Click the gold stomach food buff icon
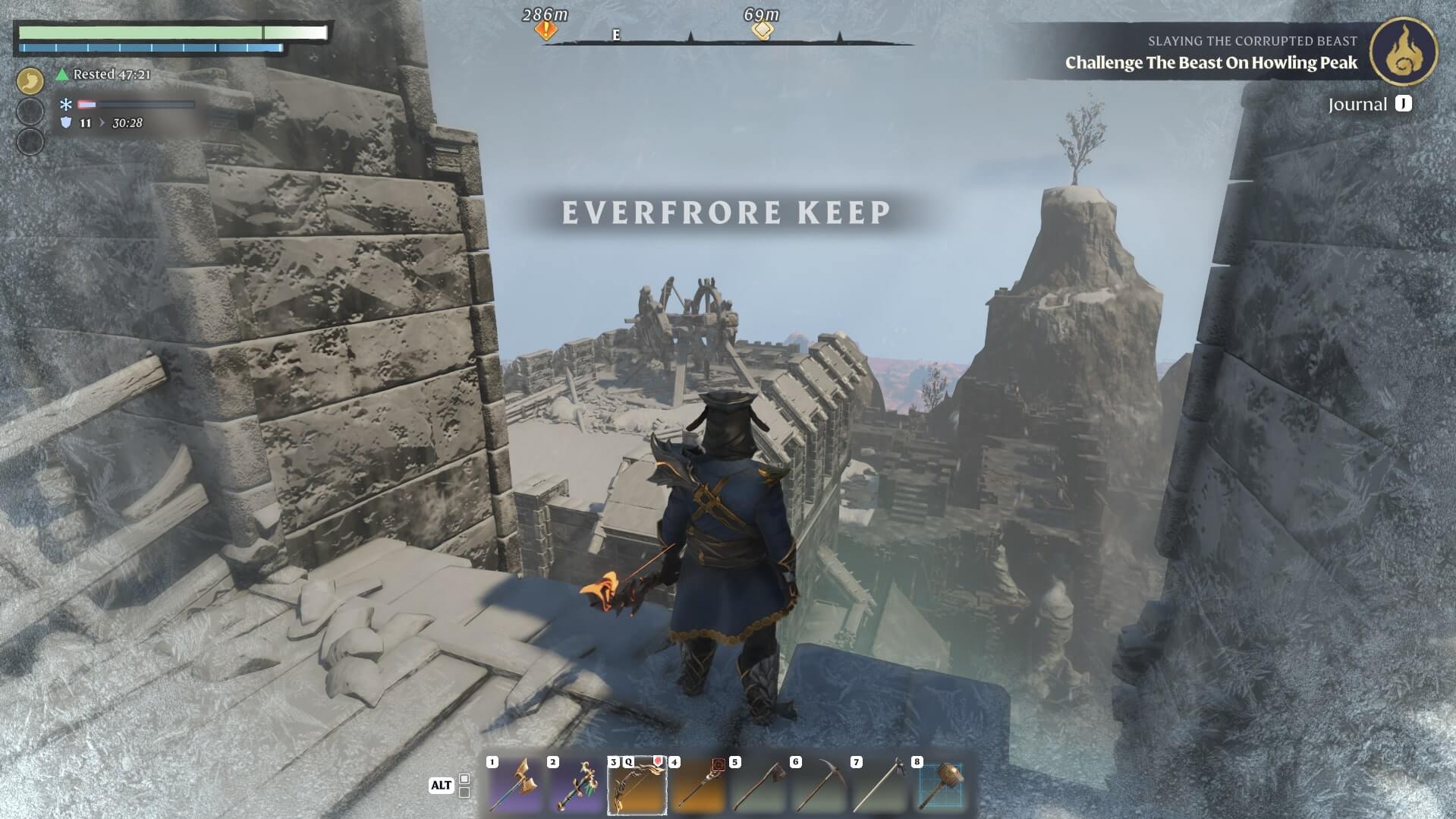1456x819 pixels. coord(30,80)
